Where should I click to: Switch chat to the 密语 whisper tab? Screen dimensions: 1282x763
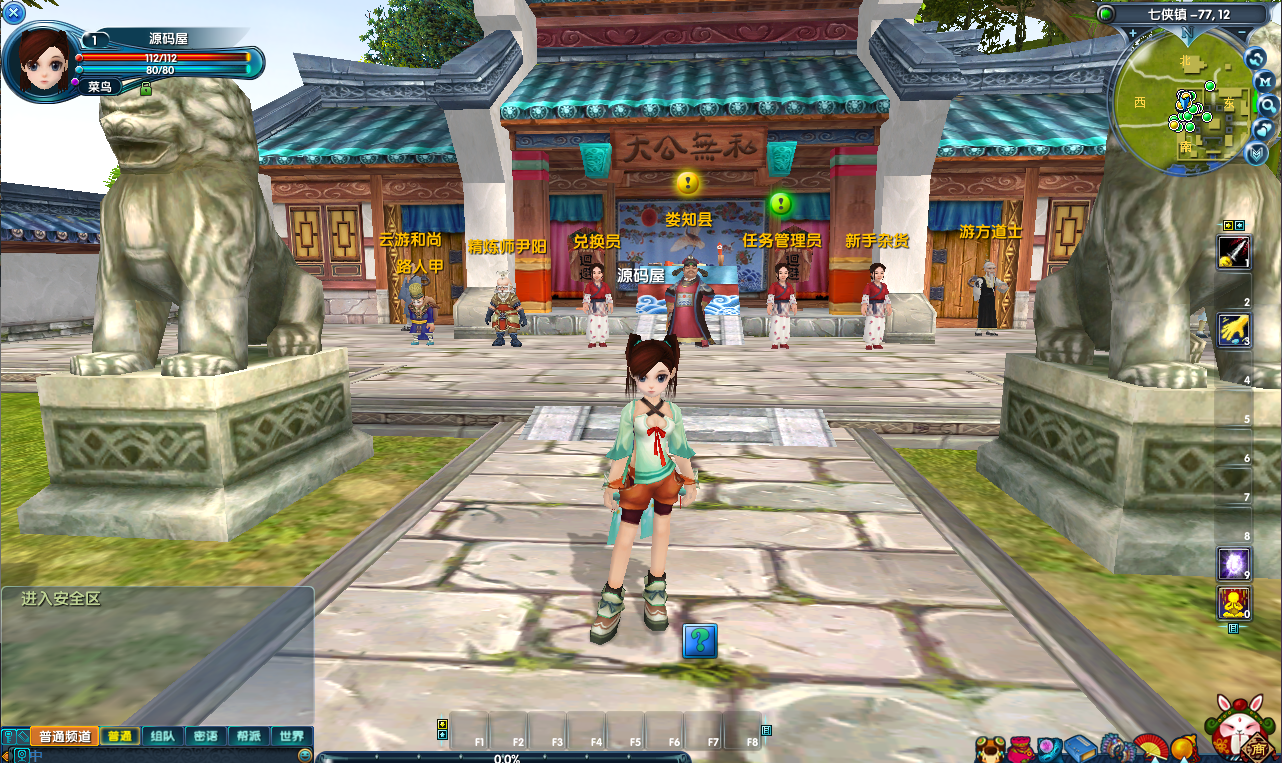click(x=205, y=736)
